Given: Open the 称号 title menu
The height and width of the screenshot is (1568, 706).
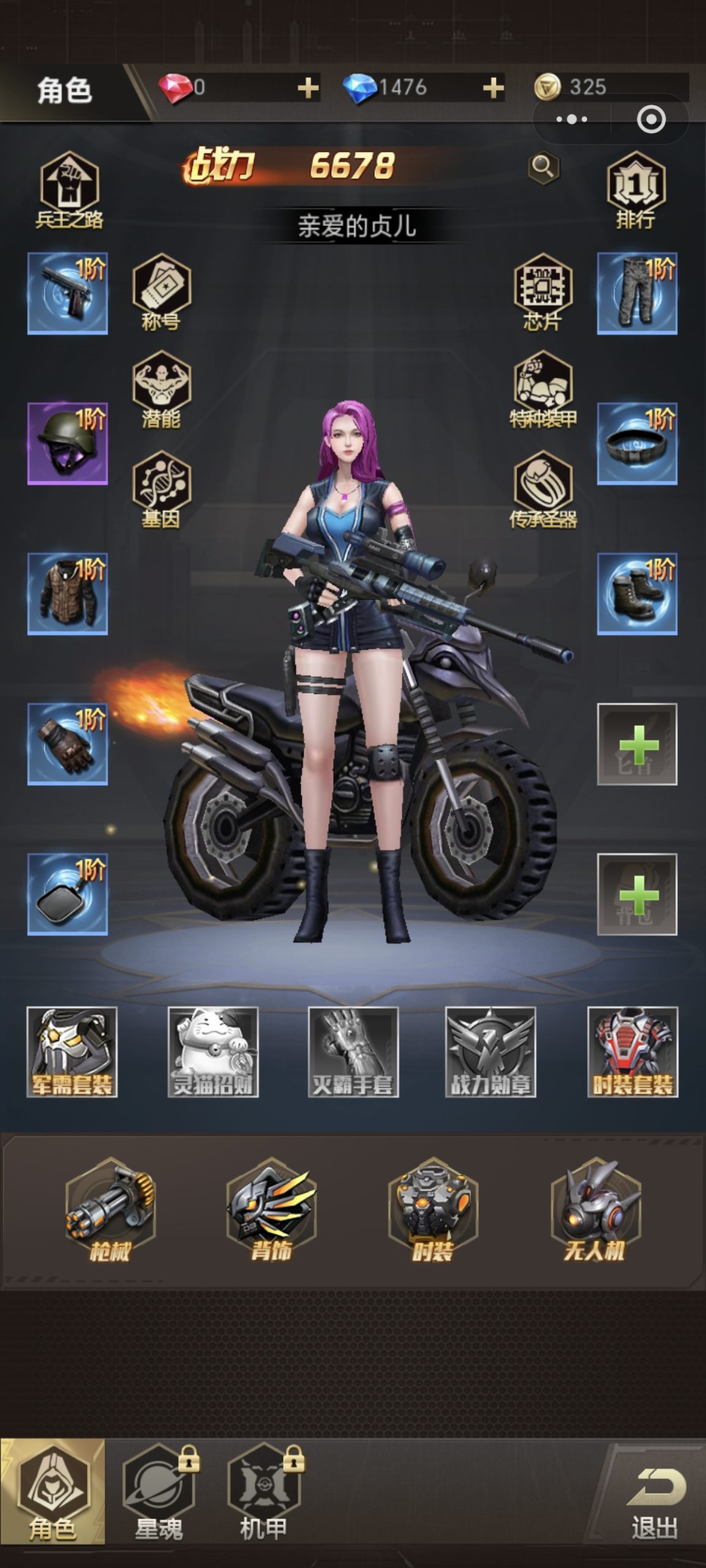Looking at the screenshot, I should 161,292.
